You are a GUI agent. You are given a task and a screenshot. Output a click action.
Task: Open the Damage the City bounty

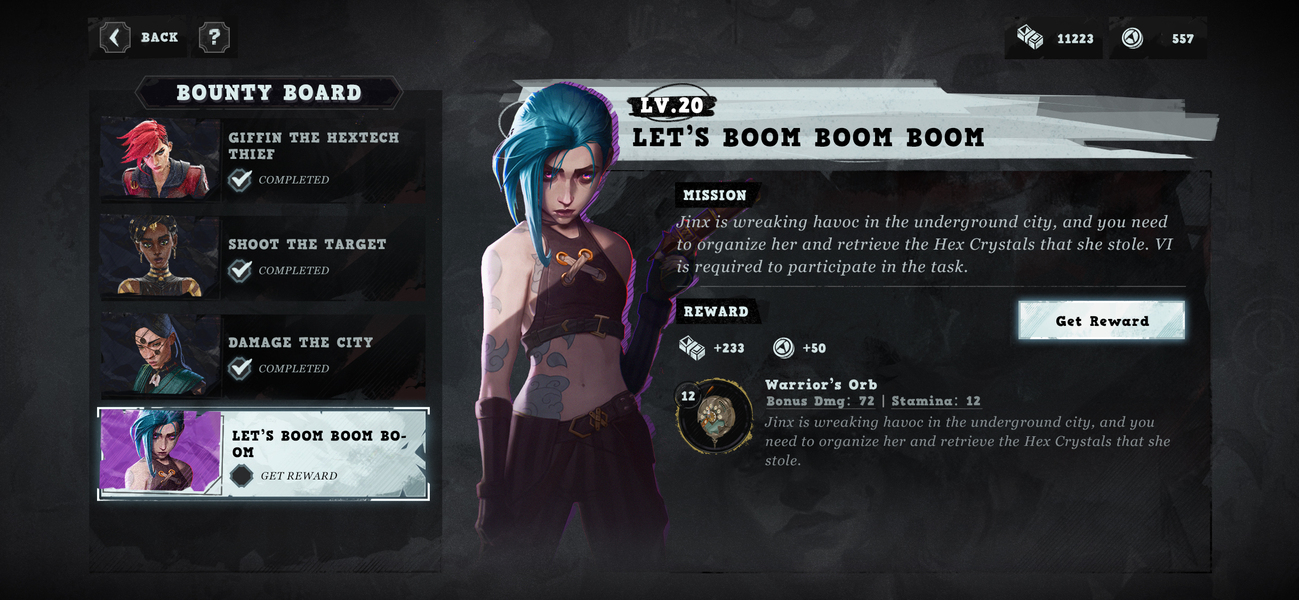pos(262,355)
